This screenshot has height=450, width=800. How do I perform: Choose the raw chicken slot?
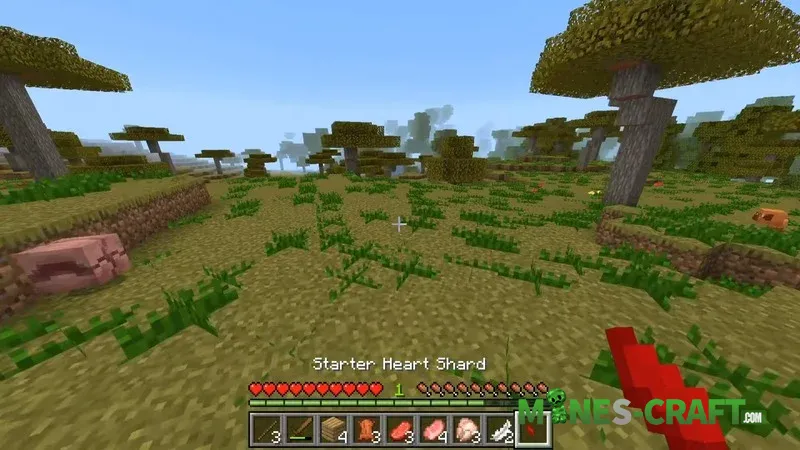tap(467, 429)
